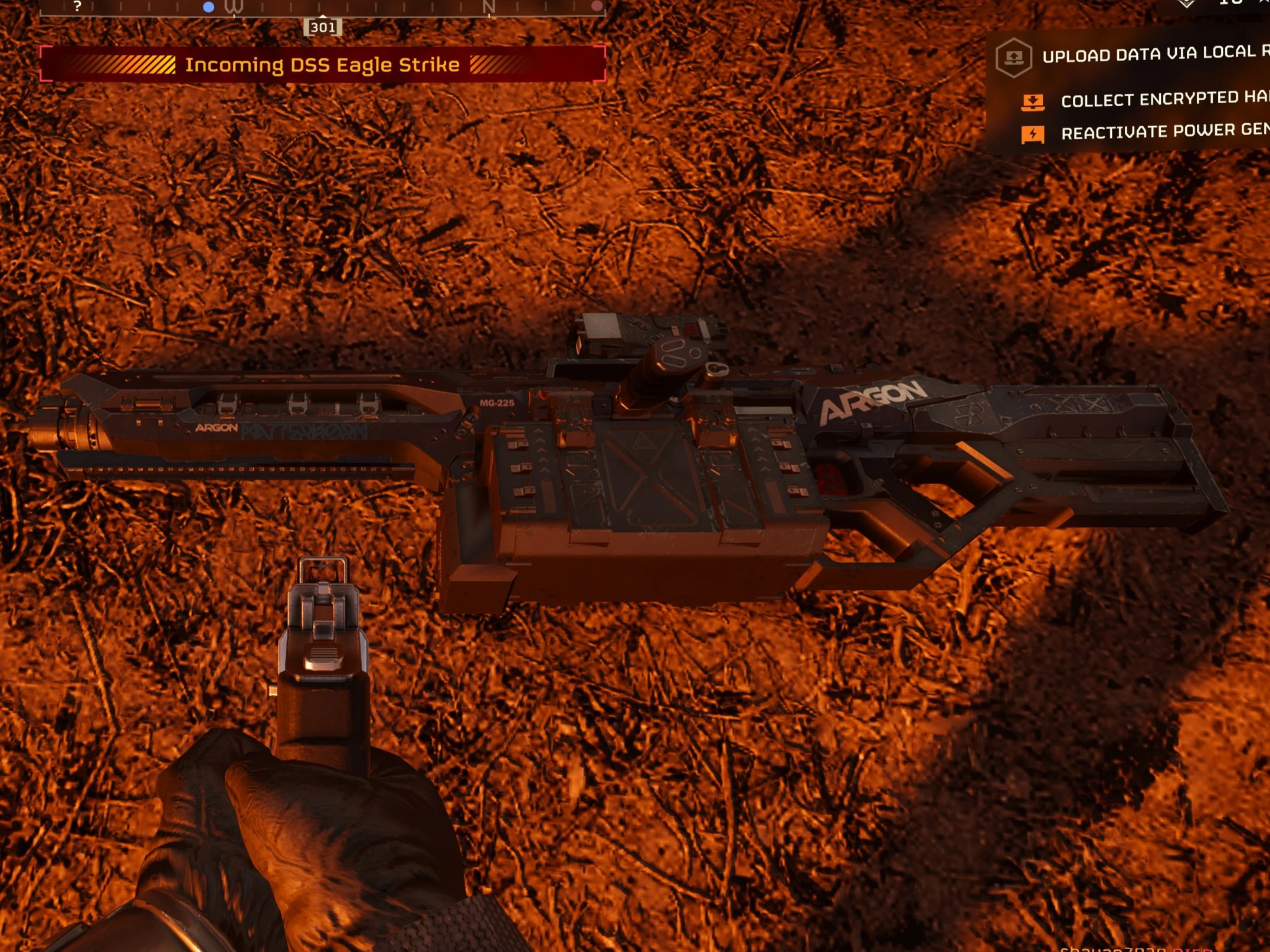Image resolution: width=1270 pixels, height=952 pixels.
Task: Click the Incoming DSS Eagle Strike banner
Action: pyautogui.click(x=322, y=64)
